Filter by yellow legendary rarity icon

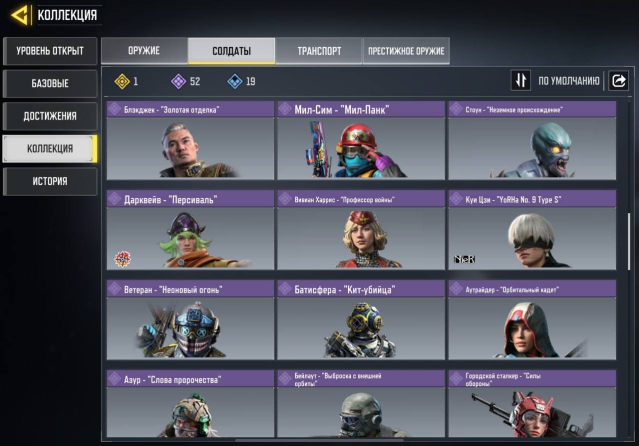(x=123, y=82)
